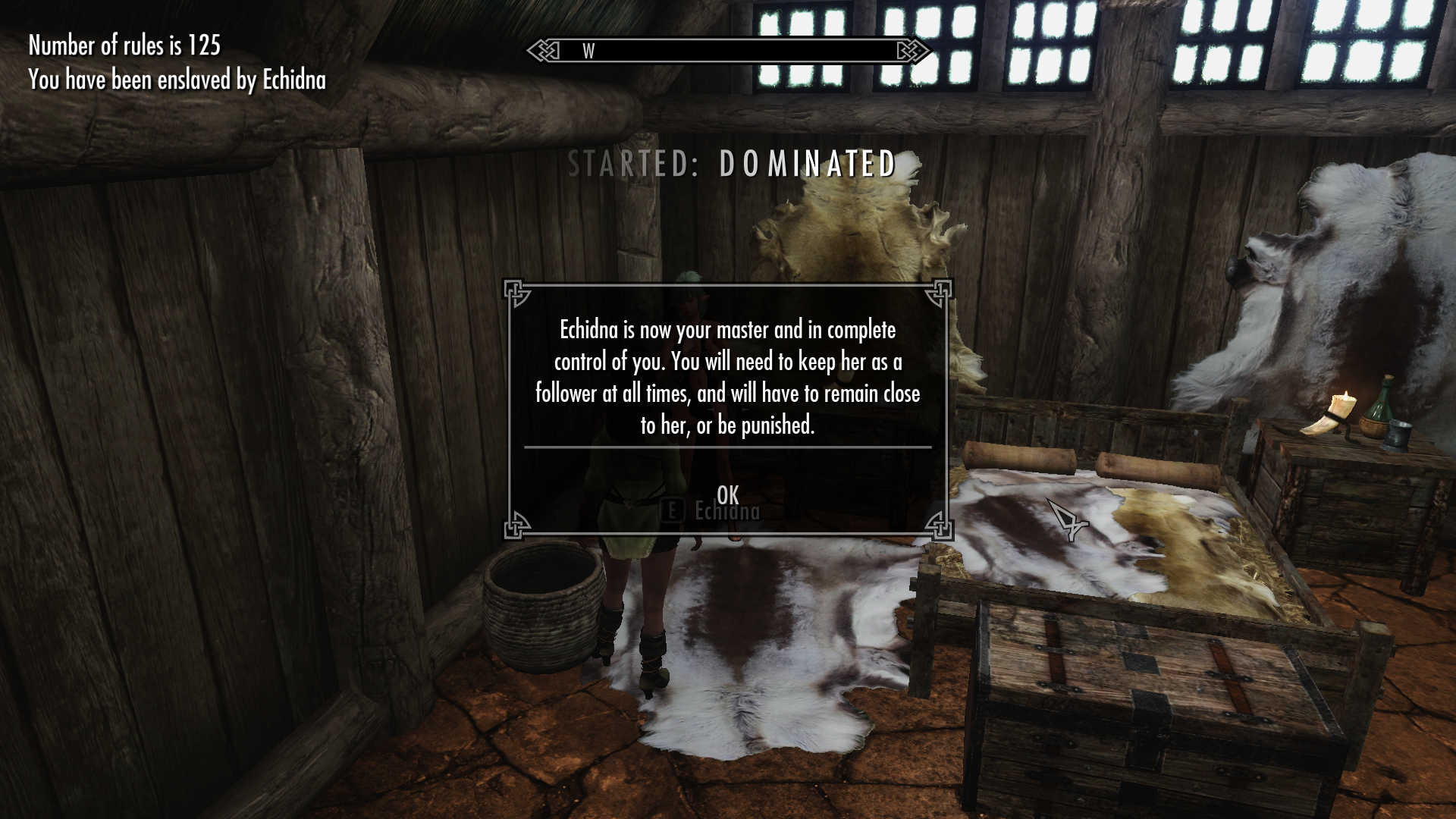Select the dialog message text about Echidna

pos(726,377)
